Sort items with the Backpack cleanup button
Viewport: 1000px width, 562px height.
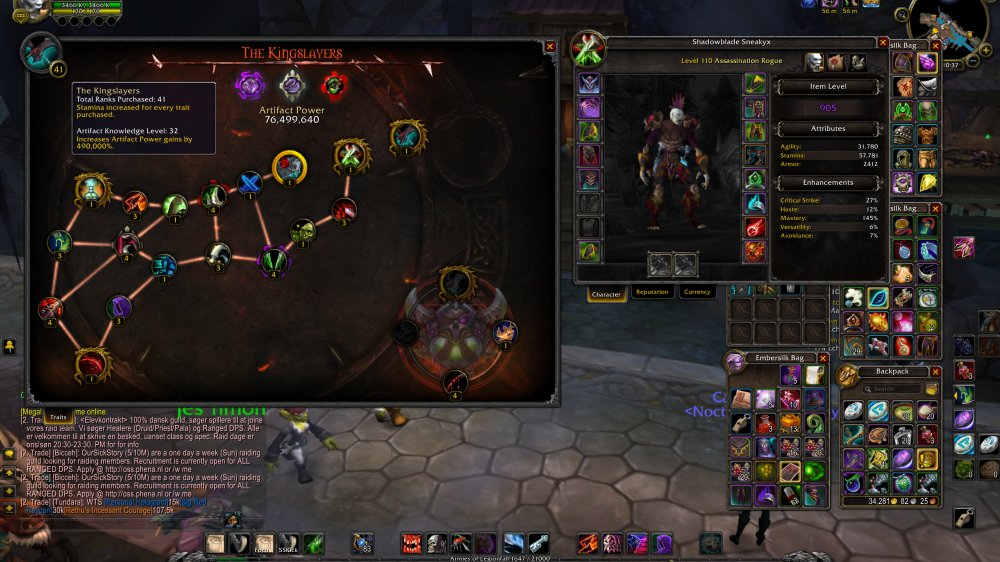coord(932,388)
